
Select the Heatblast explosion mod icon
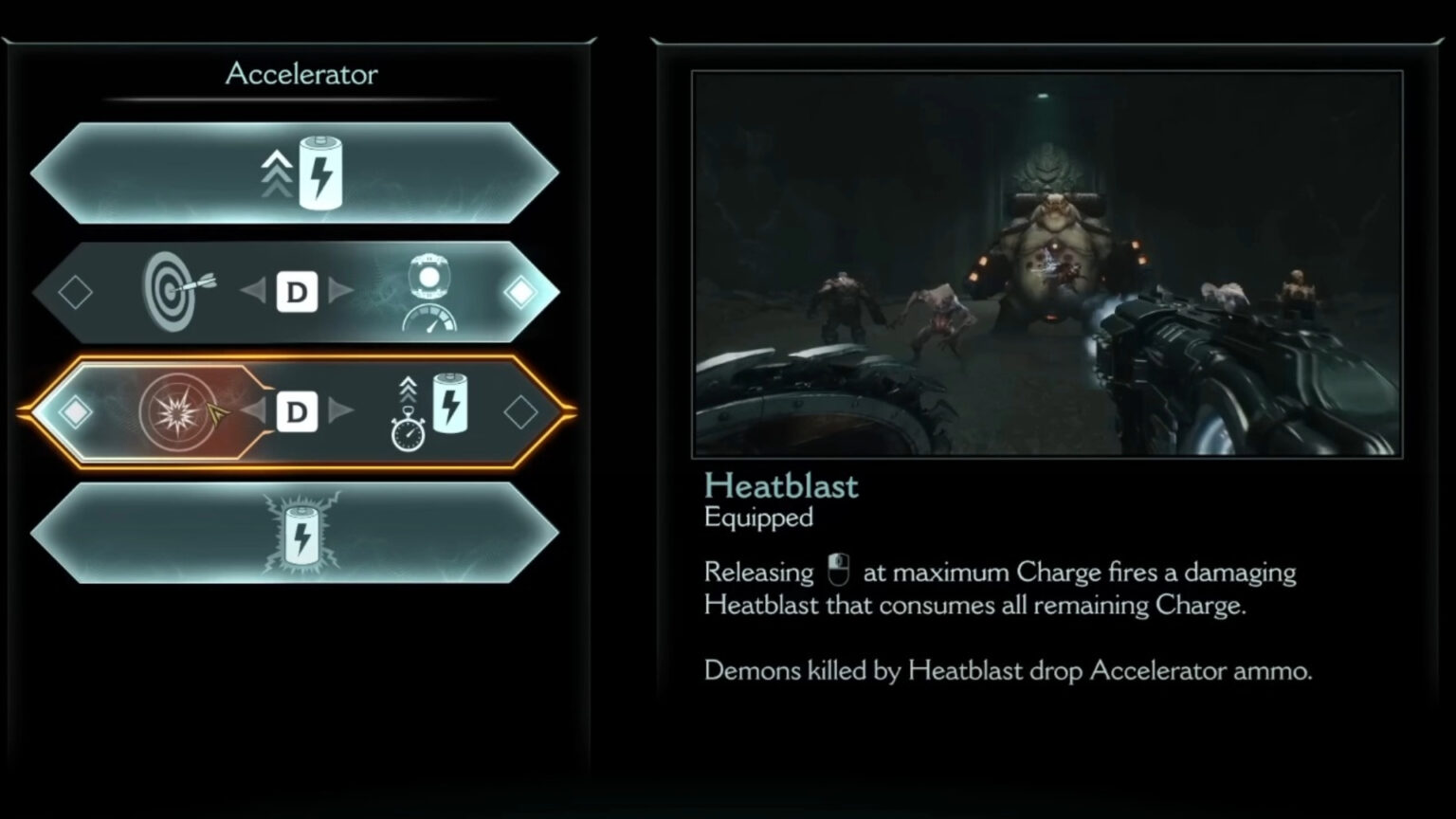tap(178, 409)
